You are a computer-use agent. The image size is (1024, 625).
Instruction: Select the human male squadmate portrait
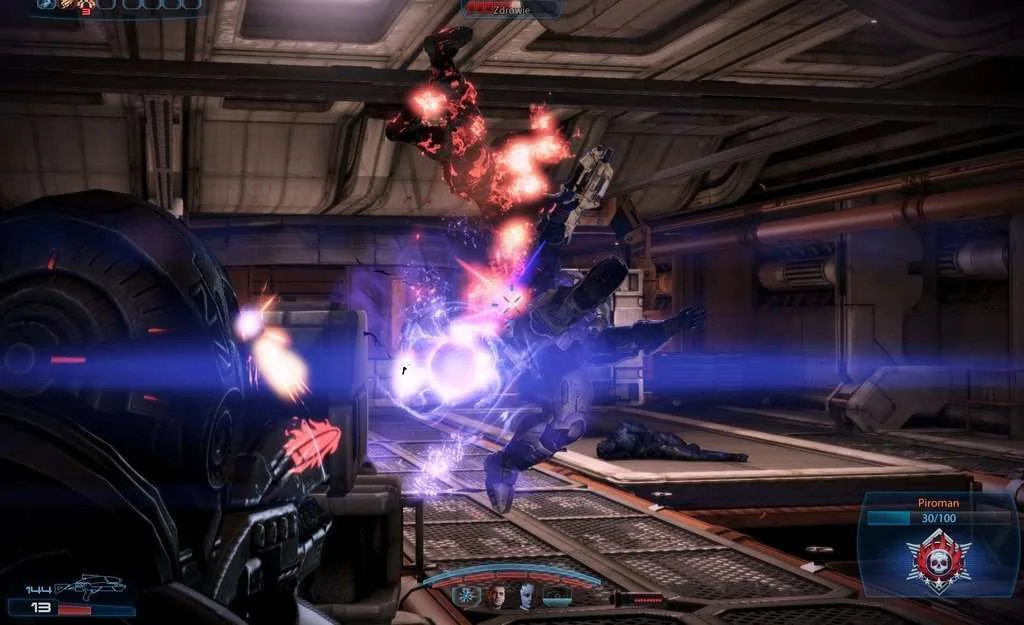[497, 598]
